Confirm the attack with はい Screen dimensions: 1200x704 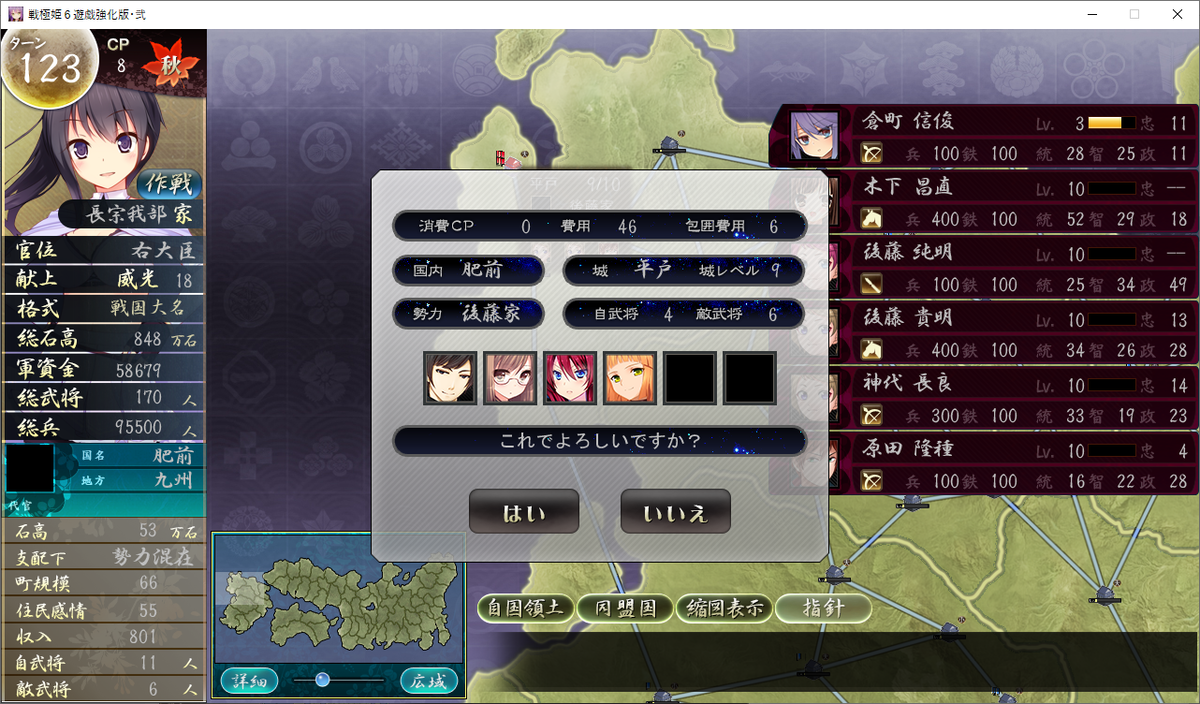[x=524, y=512]
